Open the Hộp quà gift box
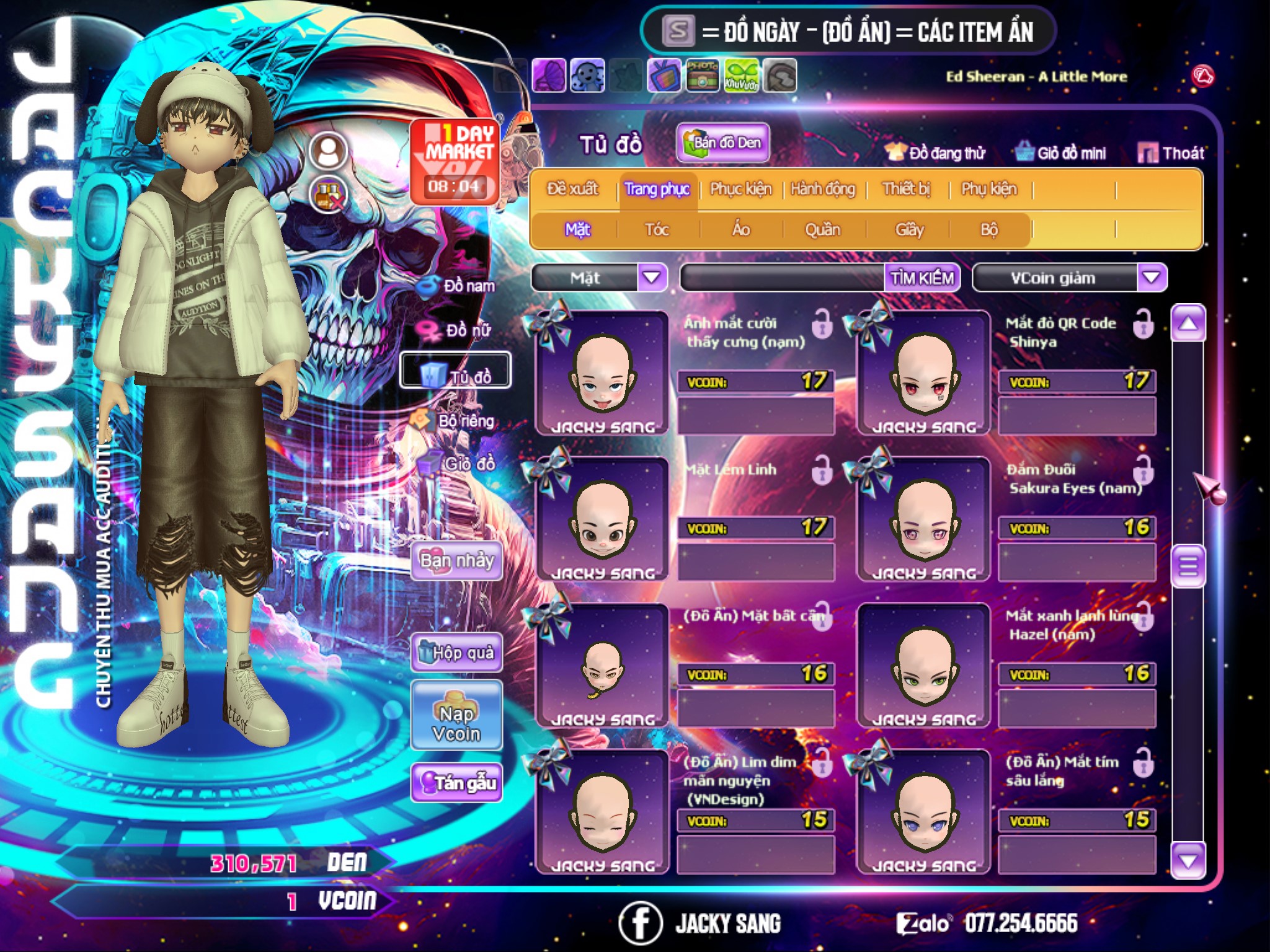The height and width of the screenshot is (952, 1270). (457, 652)
